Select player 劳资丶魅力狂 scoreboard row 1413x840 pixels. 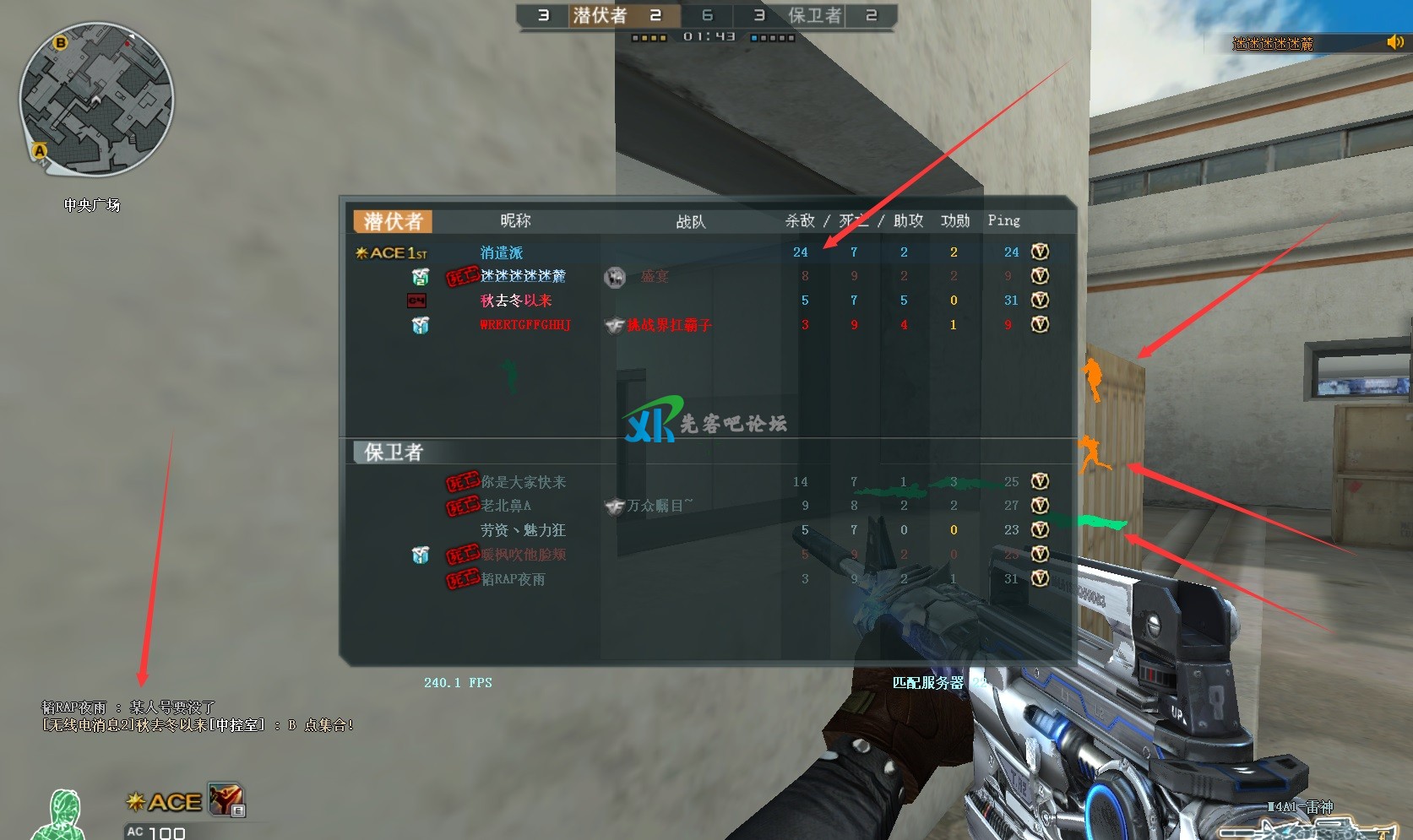tap(523, 530)
